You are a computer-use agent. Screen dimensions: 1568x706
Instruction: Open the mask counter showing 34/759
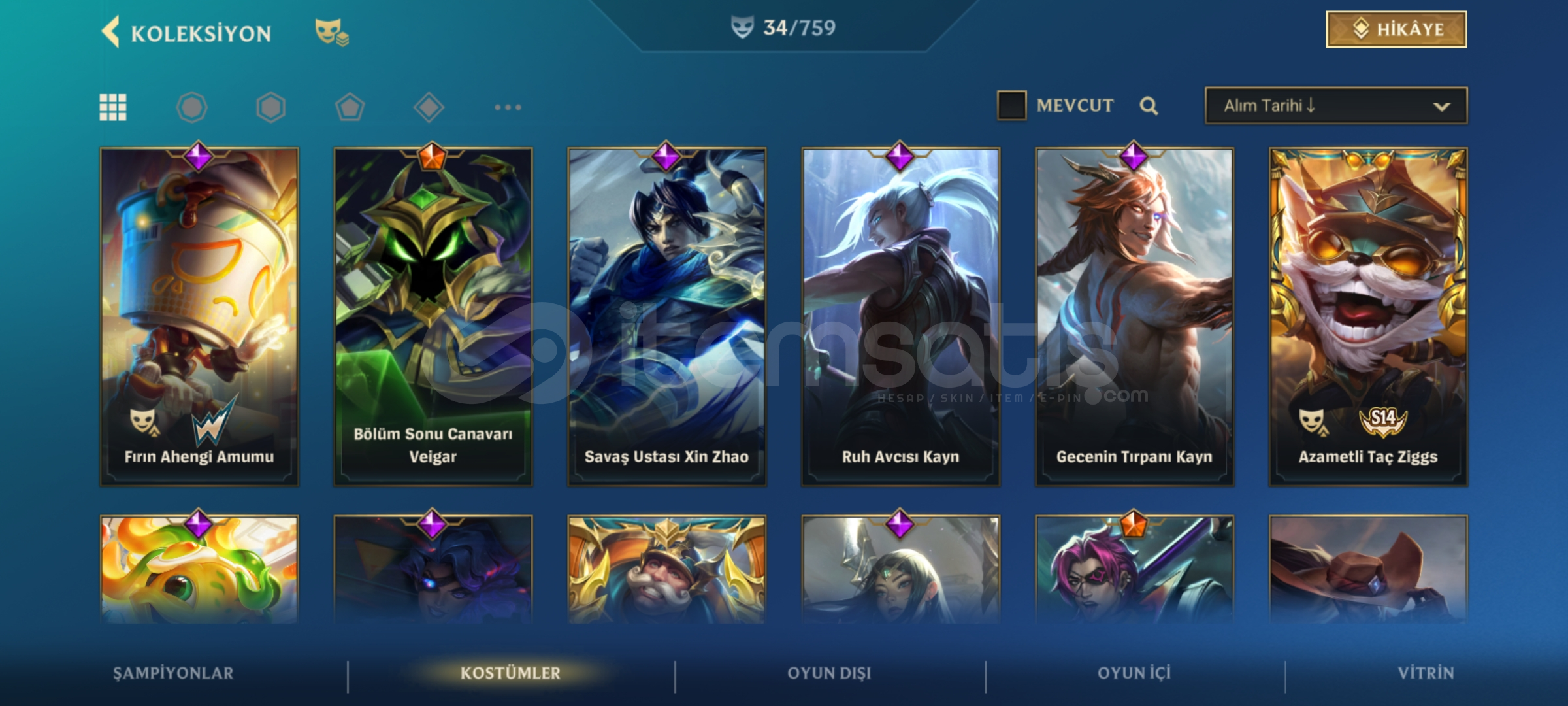(x=781, y=28)
